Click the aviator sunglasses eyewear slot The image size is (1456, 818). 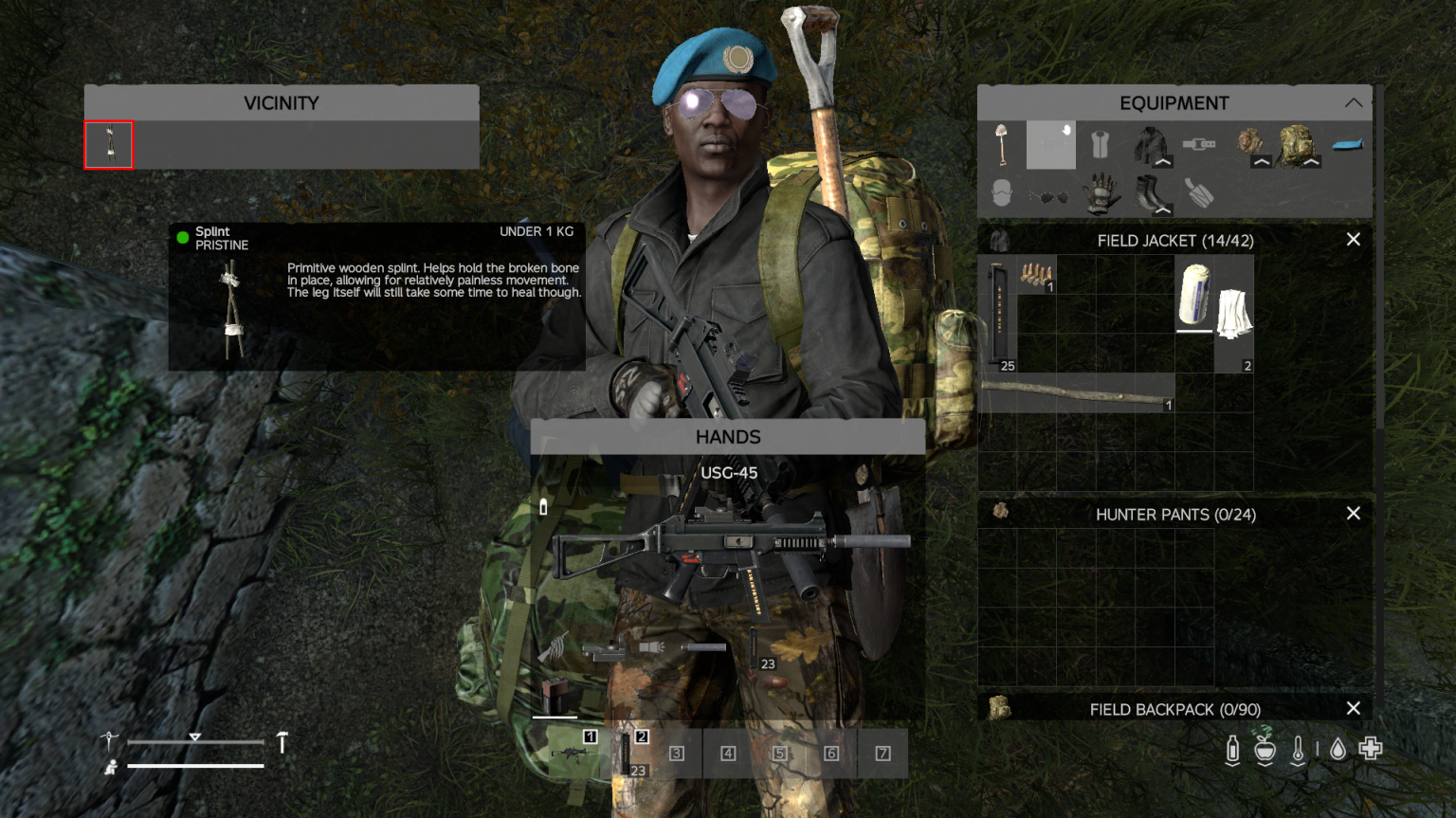pos(1049,194)
